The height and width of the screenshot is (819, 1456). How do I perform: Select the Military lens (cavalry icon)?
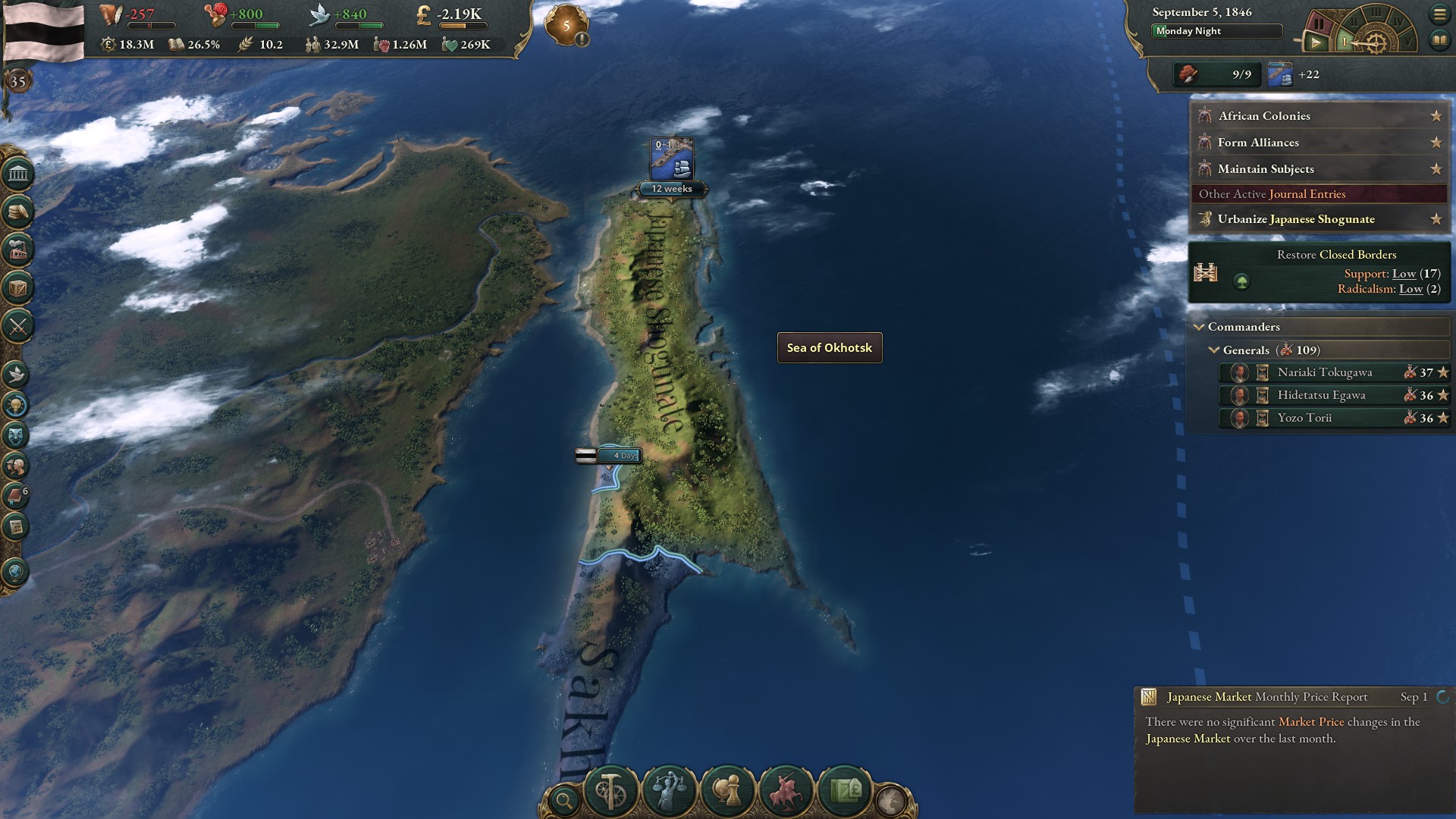785,790
